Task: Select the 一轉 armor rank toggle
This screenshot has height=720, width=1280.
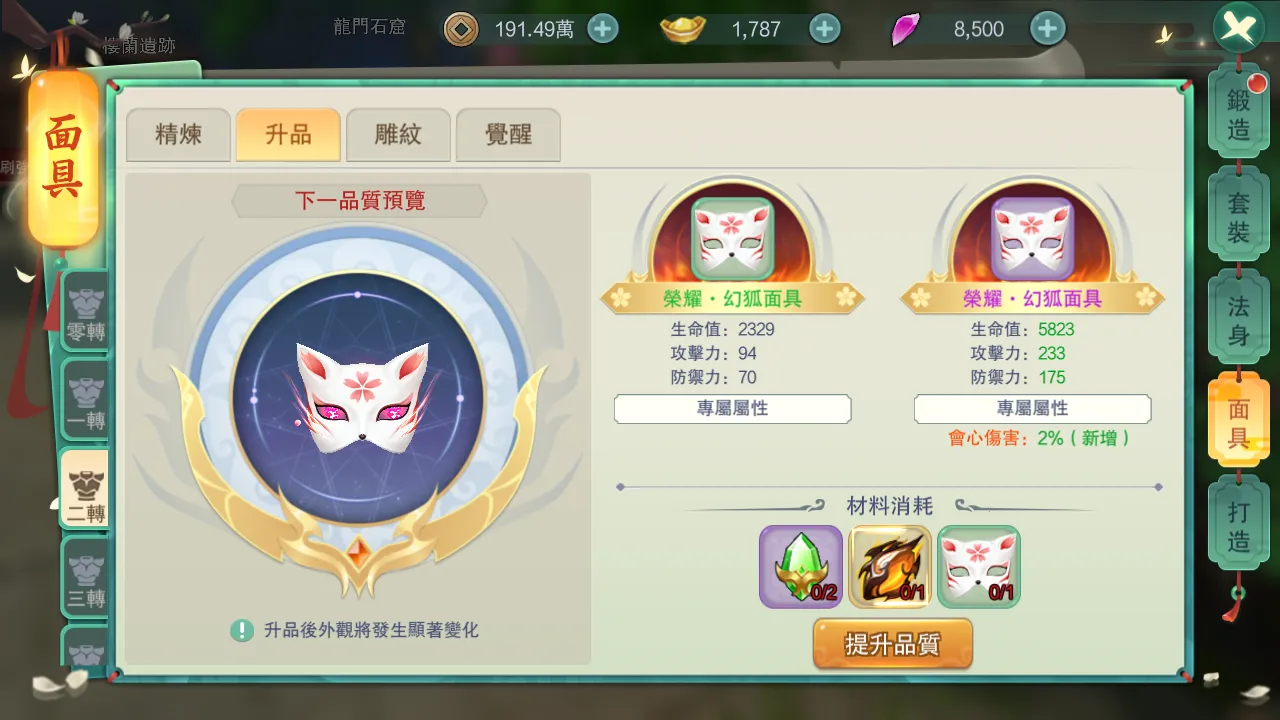Action: tap(85, 400)
